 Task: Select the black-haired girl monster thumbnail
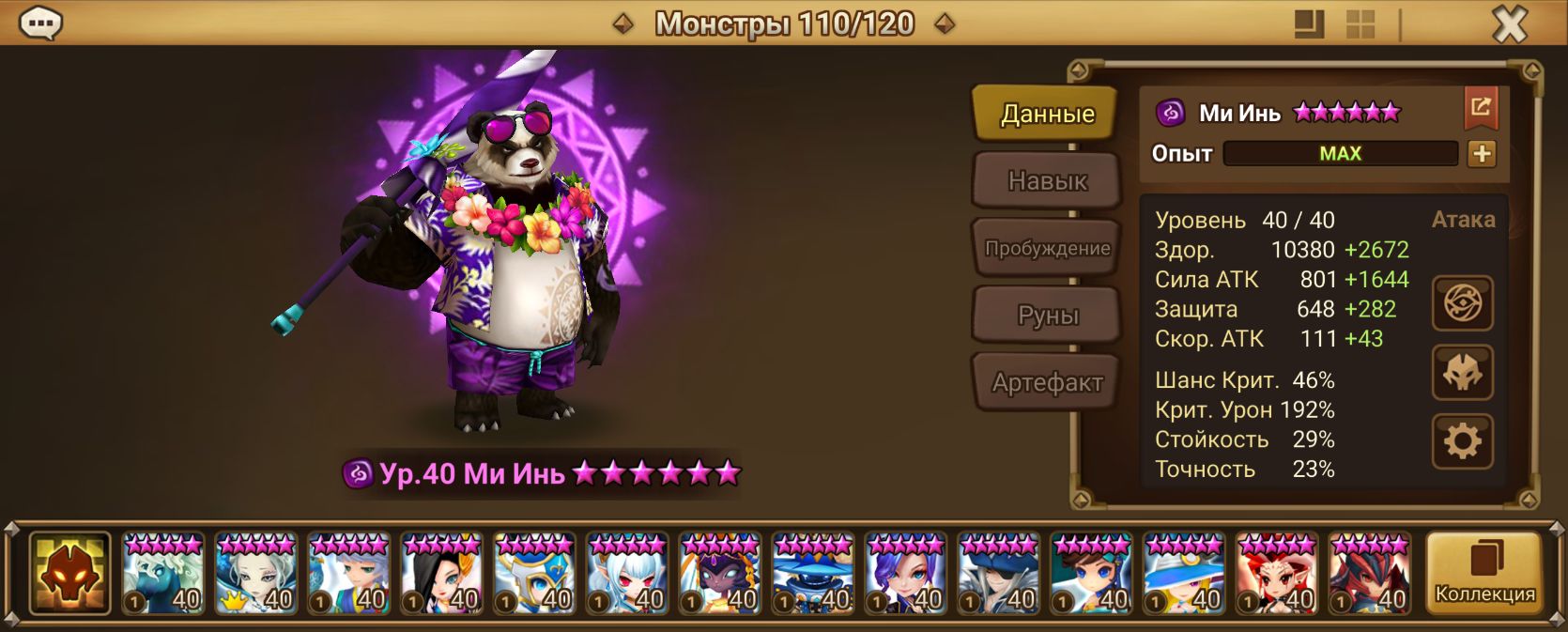[441, 574]
